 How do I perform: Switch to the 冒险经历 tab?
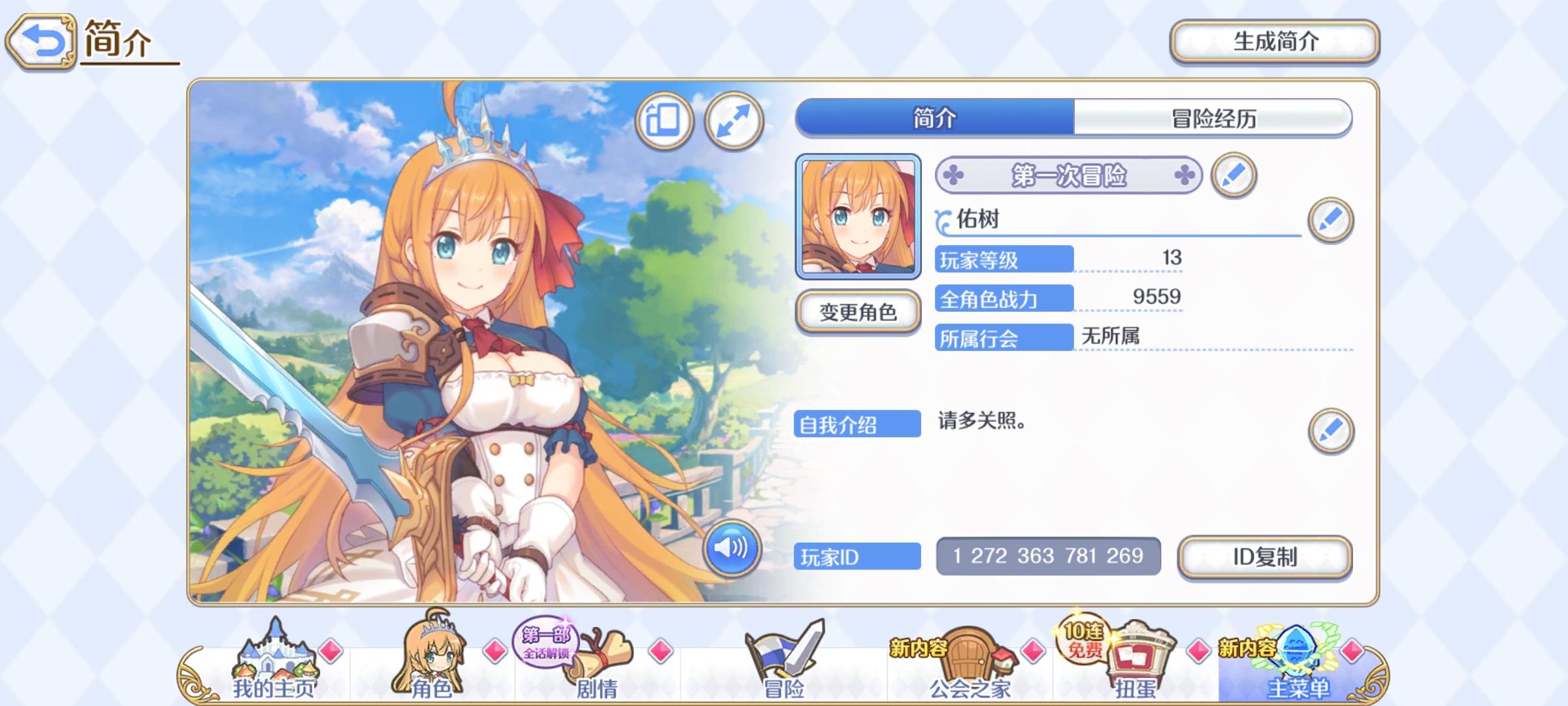tap(1213, 119)
